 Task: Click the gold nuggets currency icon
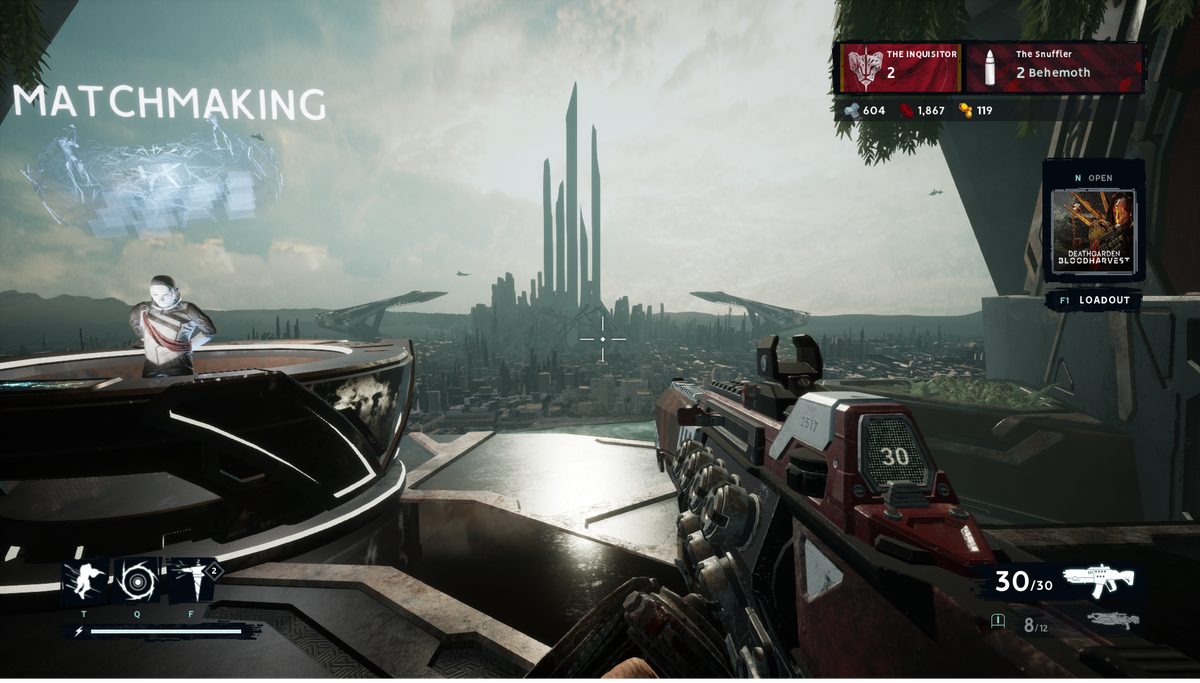click(966, 110)
